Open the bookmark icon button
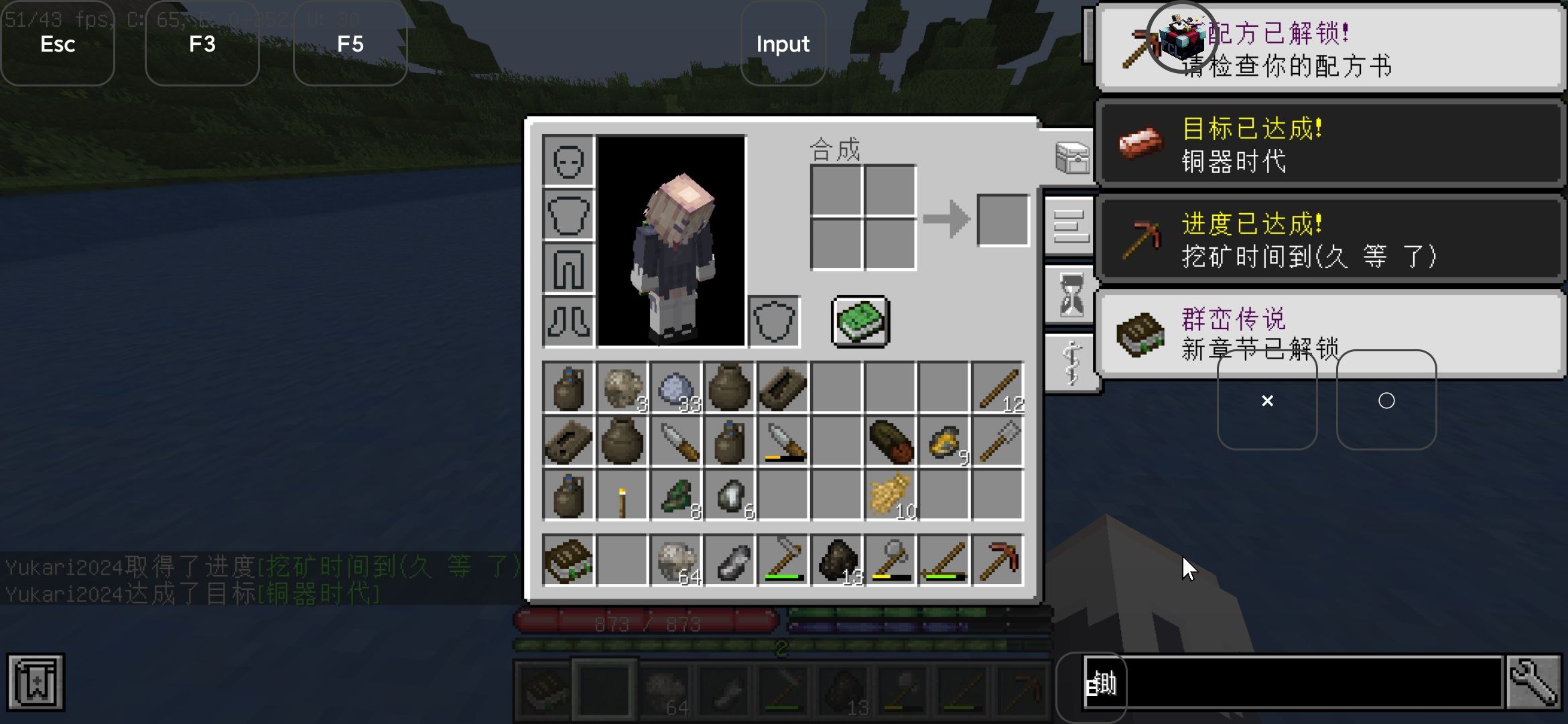 pyautogui.click(x=36, y=682)
